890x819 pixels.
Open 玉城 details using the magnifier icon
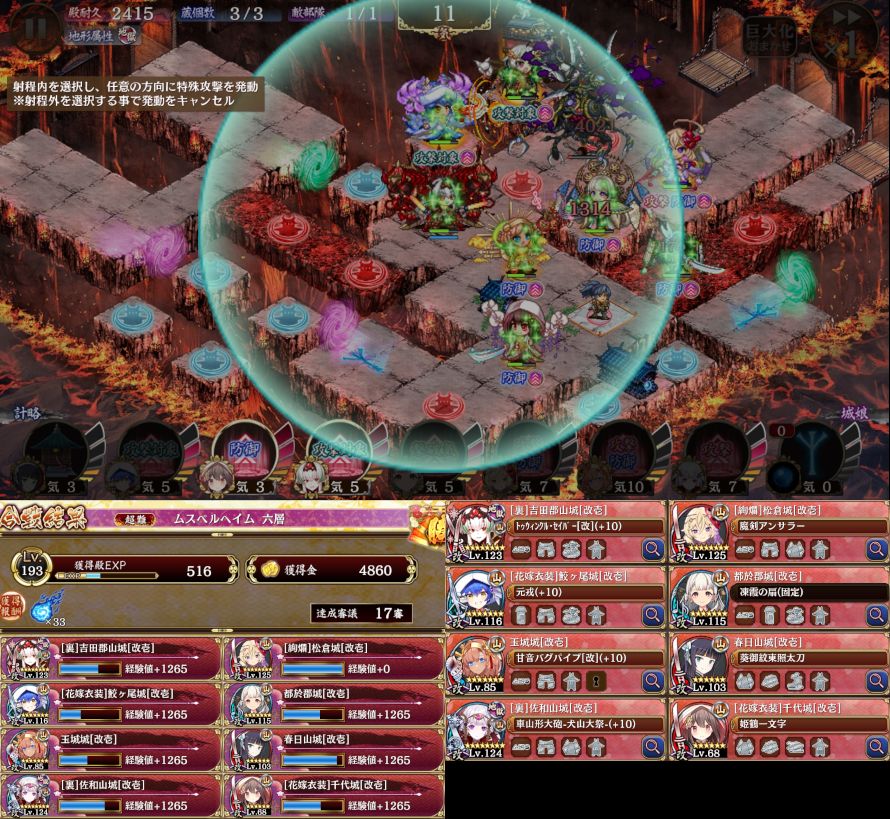[653, 681]
